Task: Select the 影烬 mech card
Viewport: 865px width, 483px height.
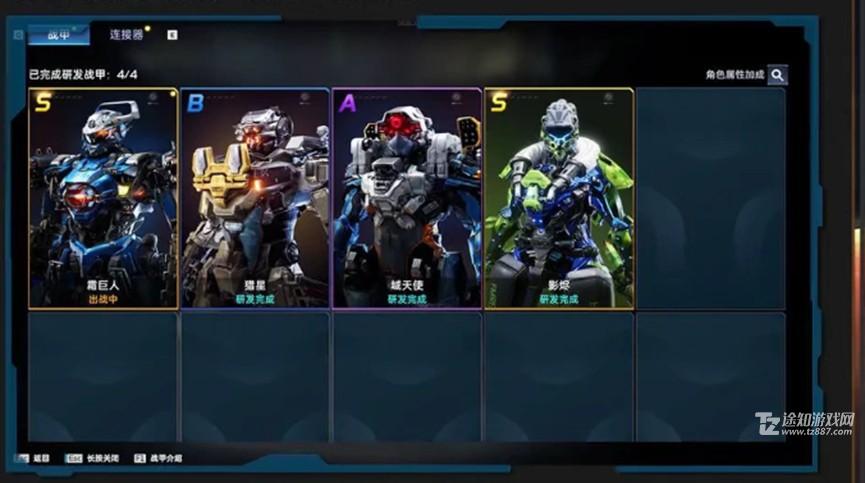Action: click(x=559, y=198)
